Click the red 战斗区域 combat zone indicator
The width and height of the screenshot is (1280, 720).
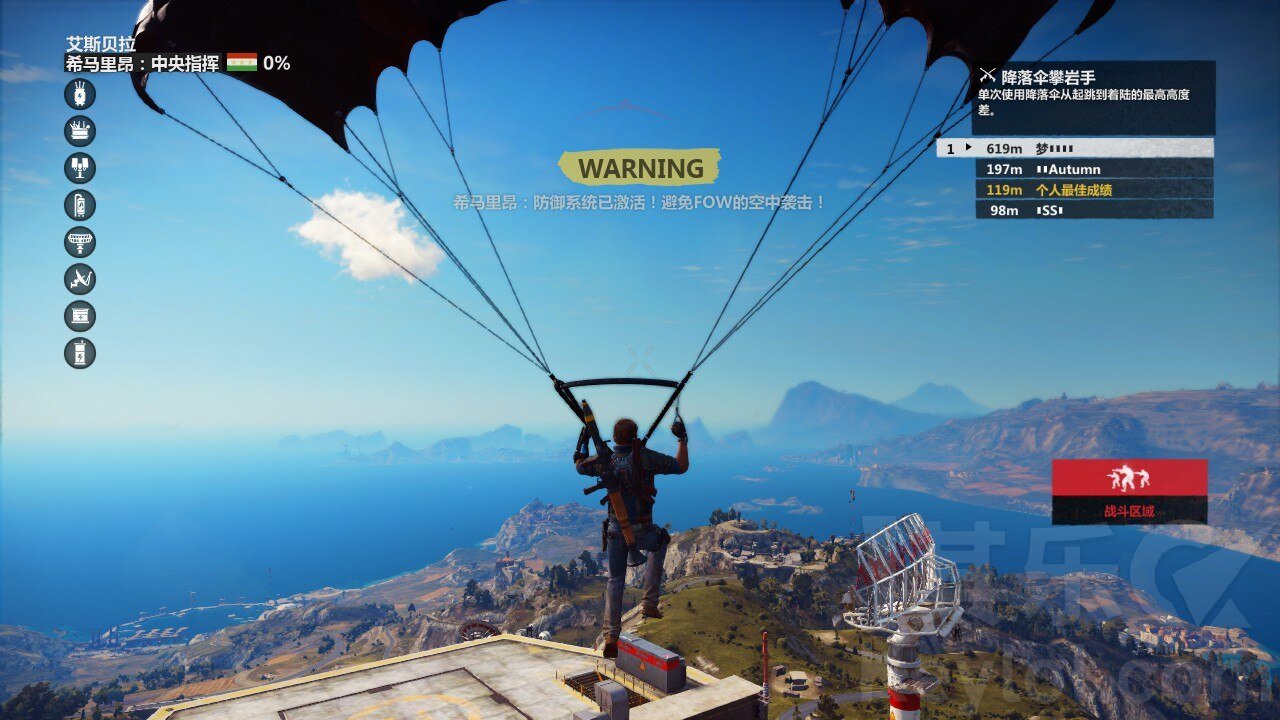(1129, 491)
